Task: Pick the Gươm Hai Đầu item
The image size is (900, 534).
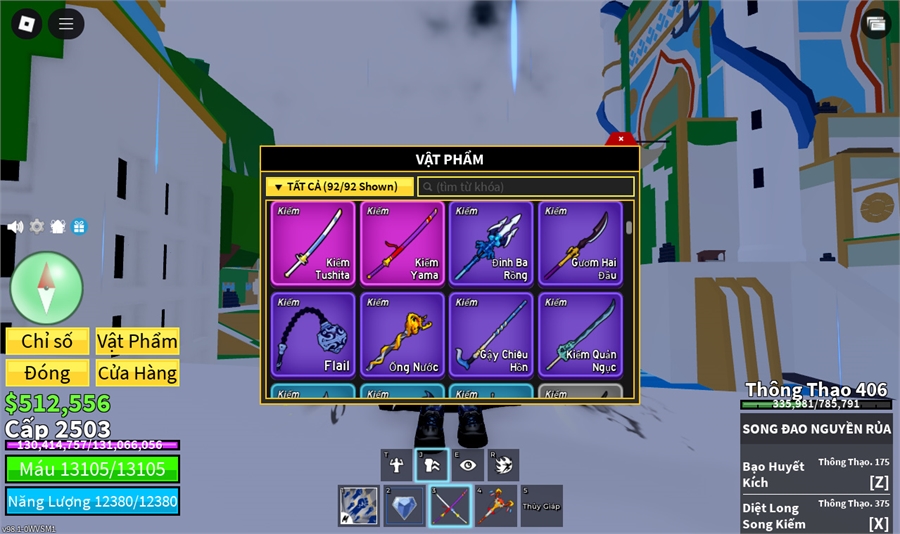Action: click(x=580, y=243)
